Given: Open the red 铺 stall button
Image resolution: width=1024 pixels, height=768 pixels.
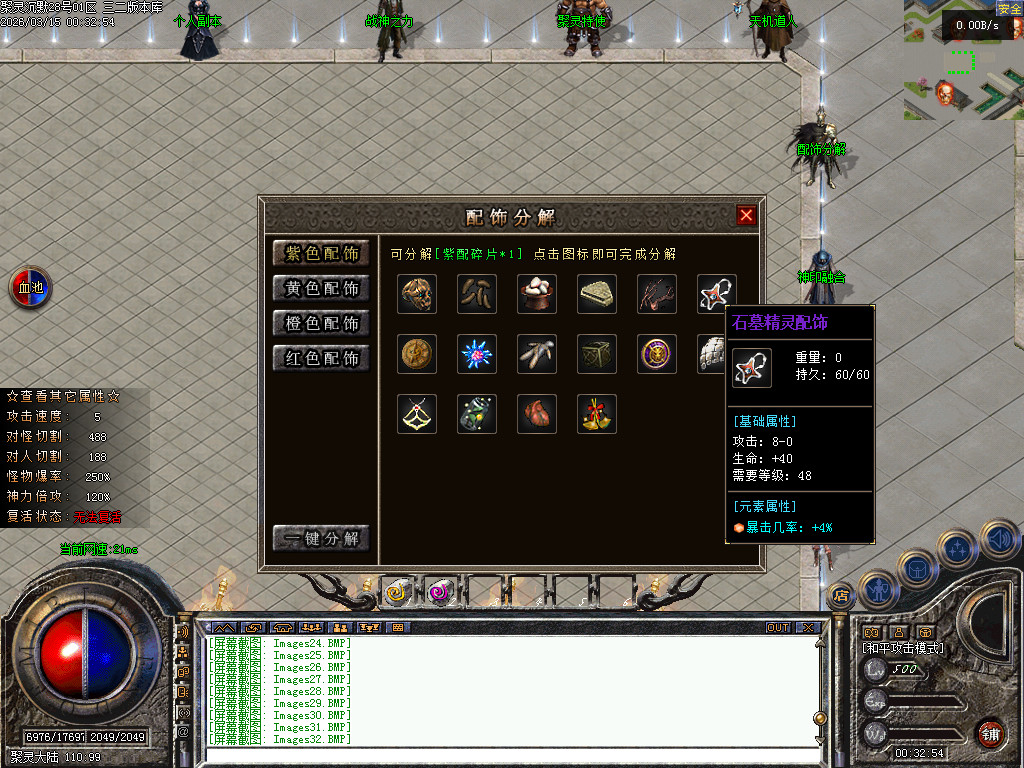Looking at the screenshot, I should tap(990, 733).
